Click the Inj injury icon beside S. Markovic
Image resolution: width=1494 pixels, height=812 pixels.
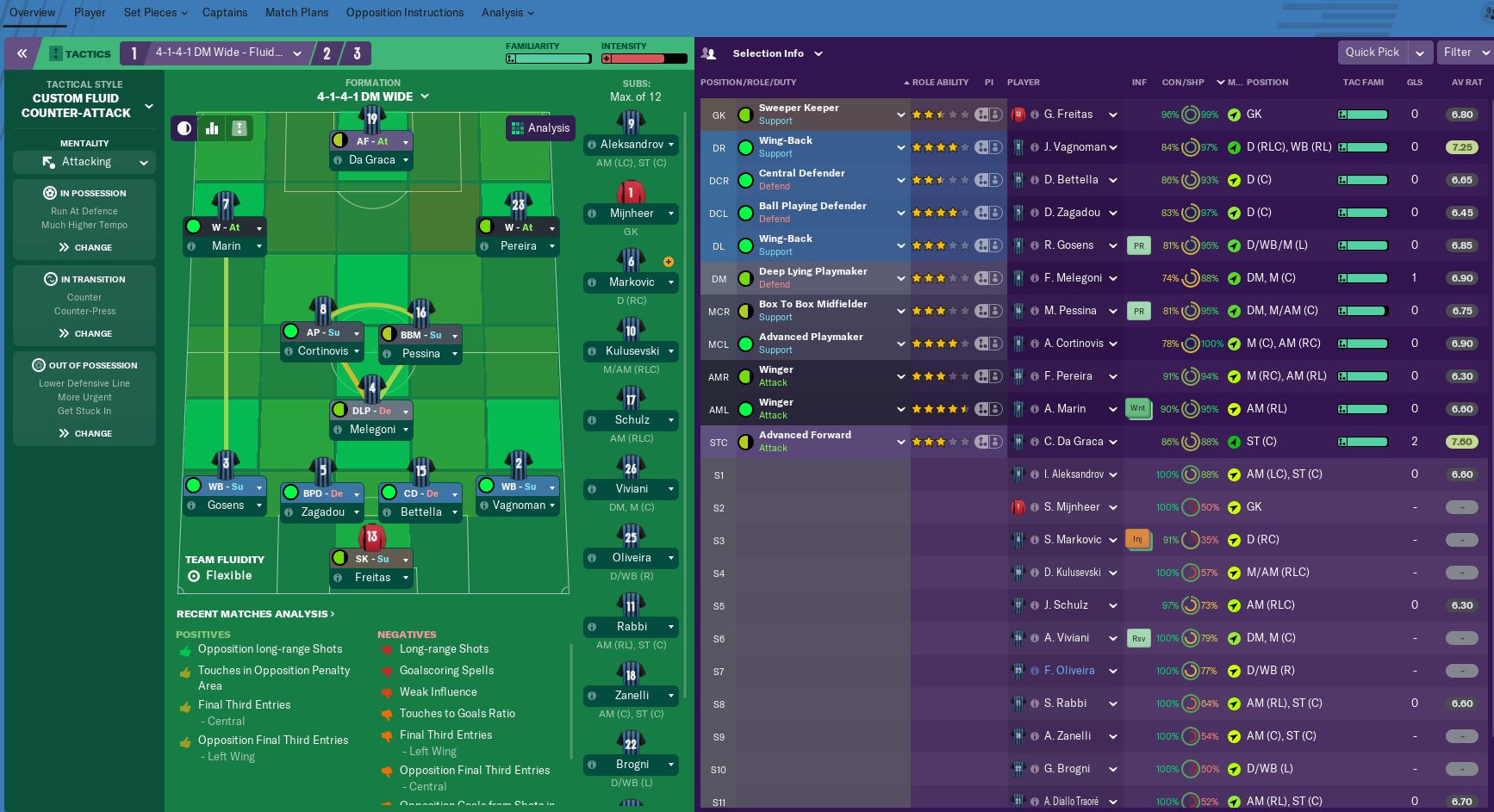tap(1138, 539)
